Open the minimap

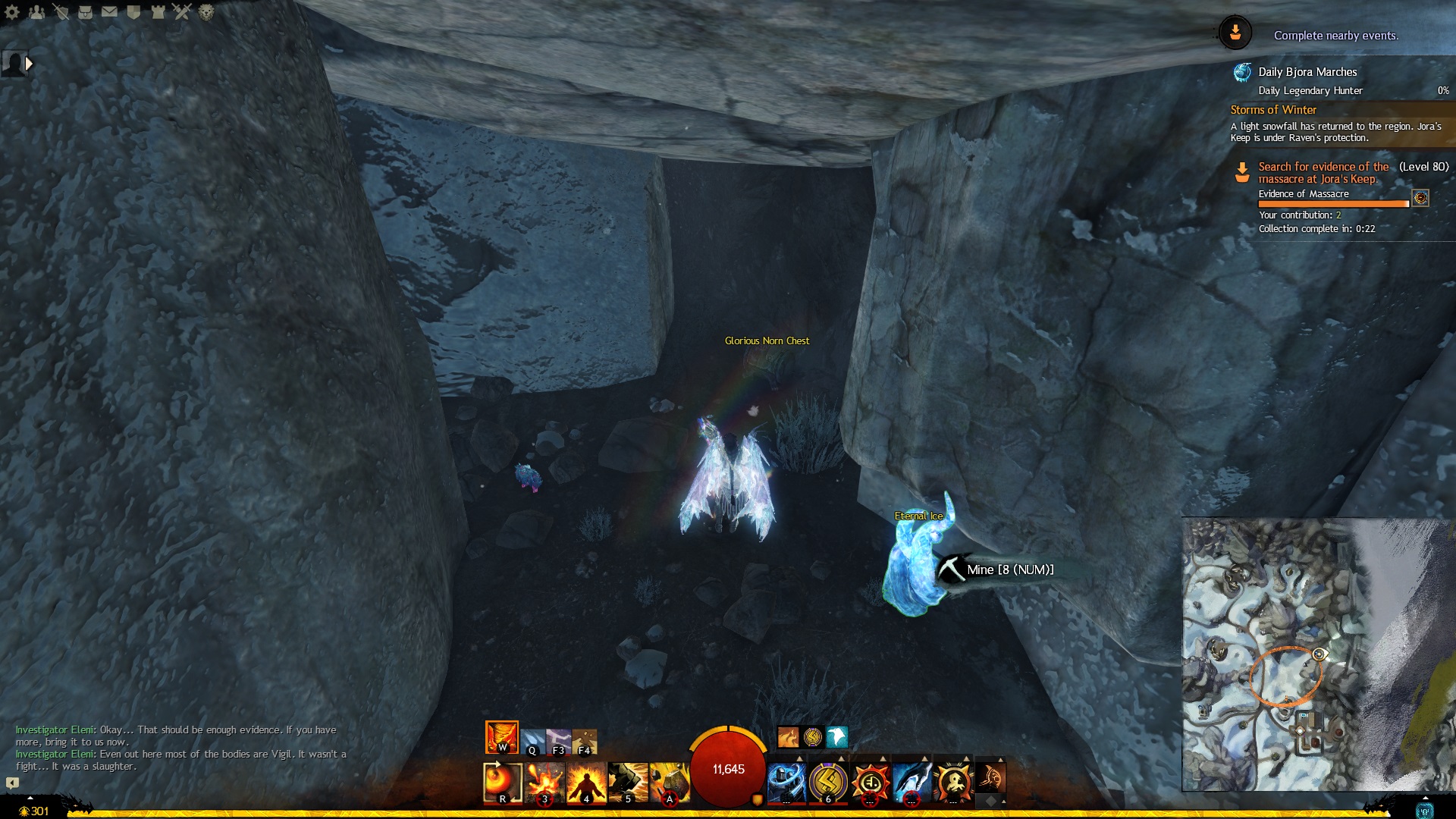pyautogui.click(x=1318, y=654)
